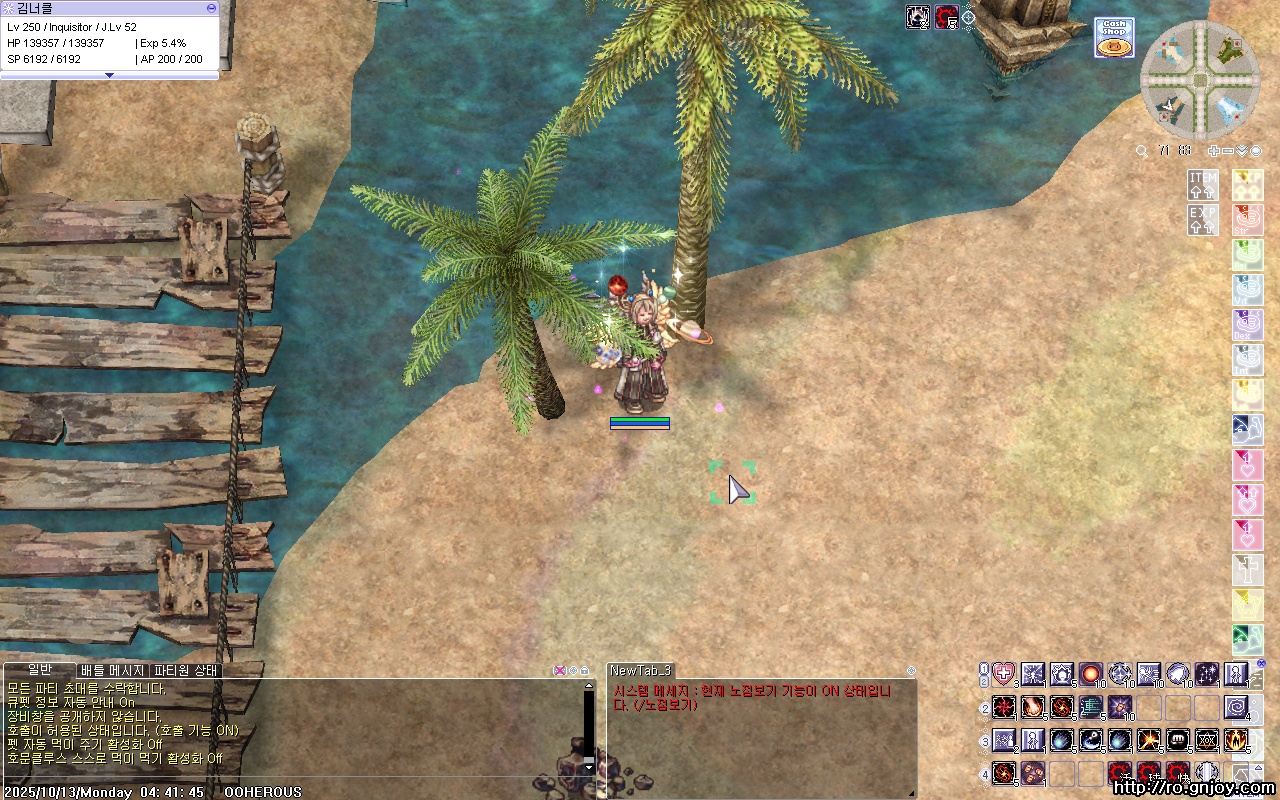This screenshot has height=800, width=1280.
Task: Activate the clenched fist skill icon
Action: (1178, 741)
